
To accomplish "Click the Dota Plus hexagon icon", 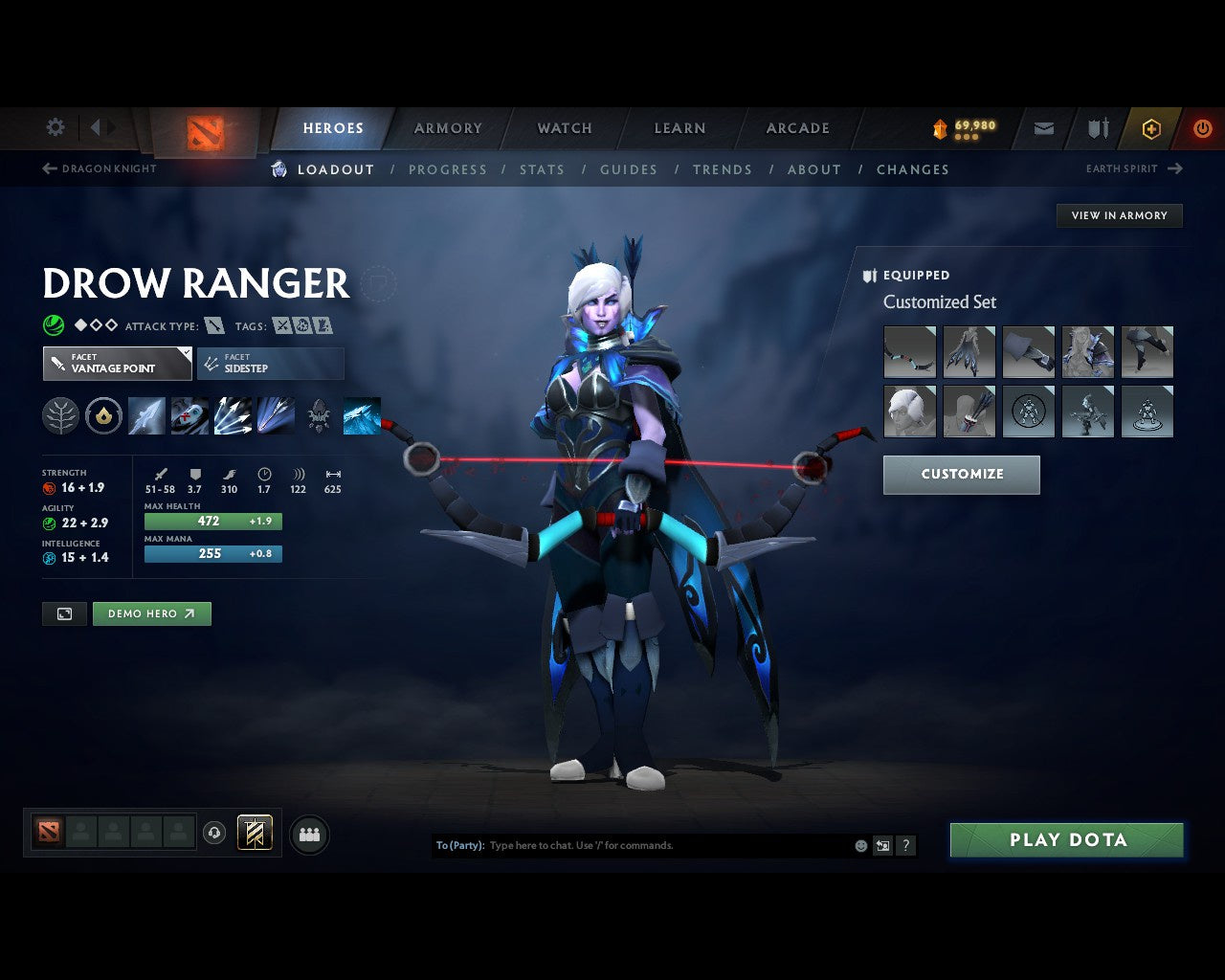I will (1151, 127).
